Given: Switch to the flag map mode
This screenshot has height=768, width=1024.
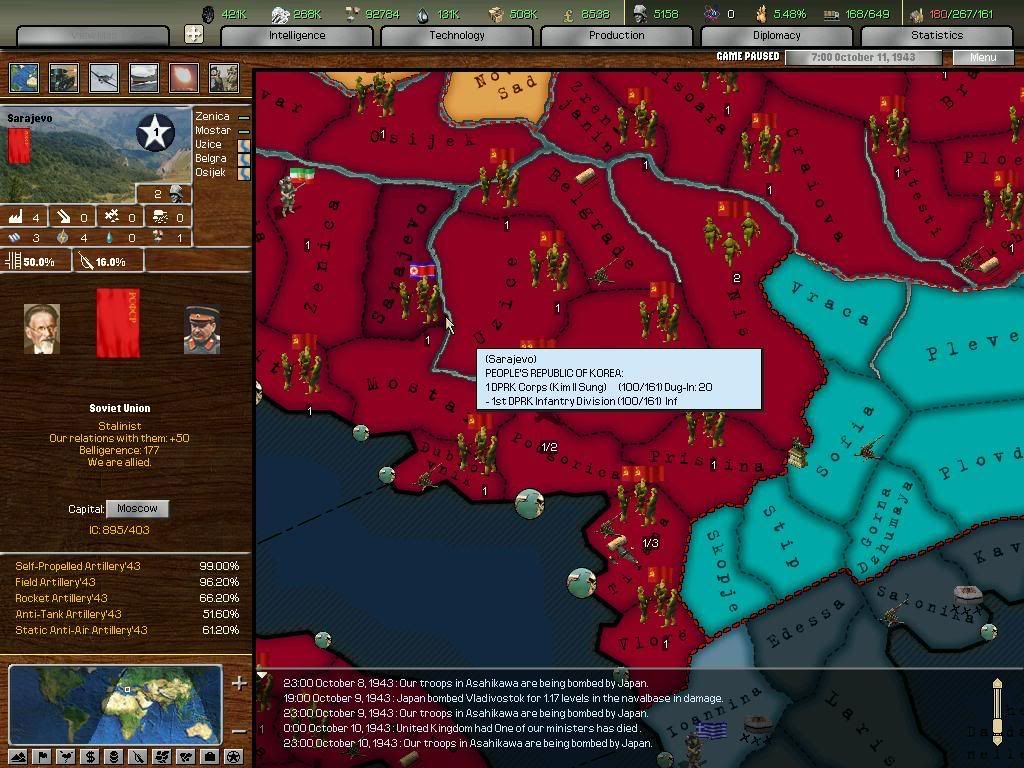Looking at the screenshot, I should point(41,756).
